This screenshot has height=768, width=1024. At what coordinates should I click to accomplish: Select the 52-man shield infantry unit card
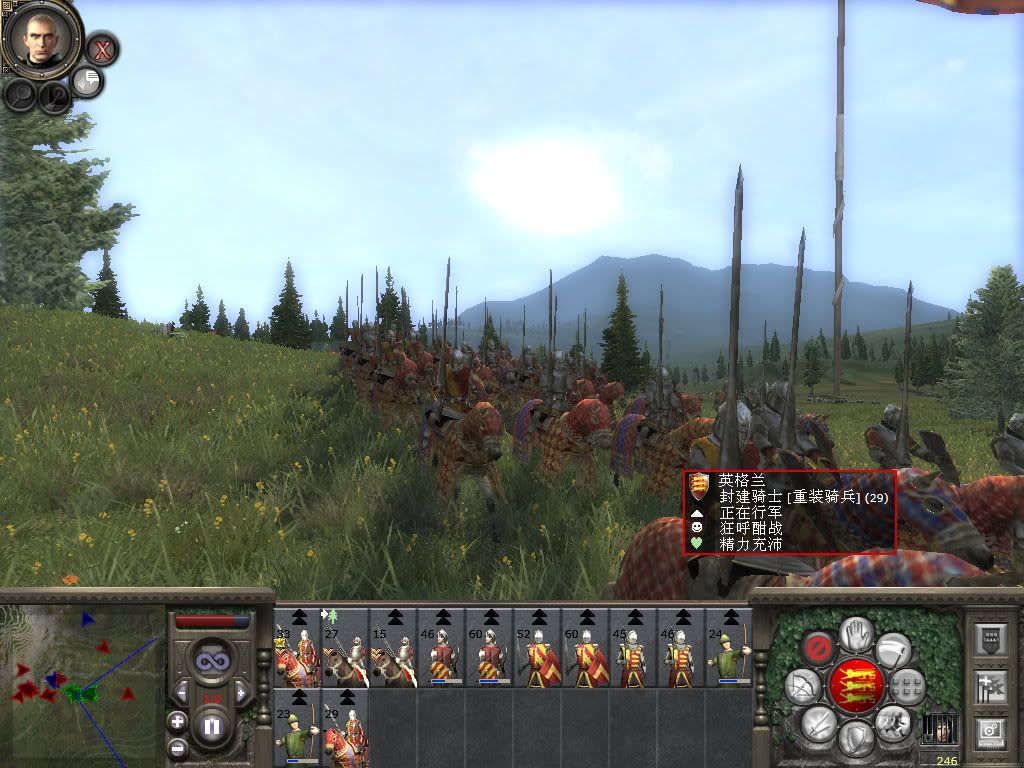pyautogui.click(x=537, y=650)
